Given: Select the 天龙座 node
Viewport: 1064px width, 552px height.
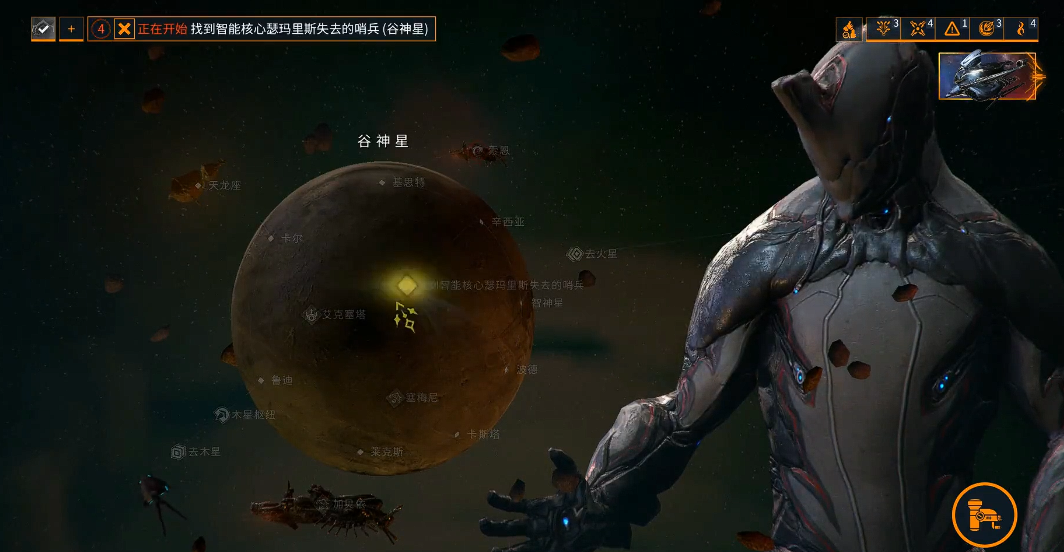Looking at the screenshot, I should click(199, 185).
